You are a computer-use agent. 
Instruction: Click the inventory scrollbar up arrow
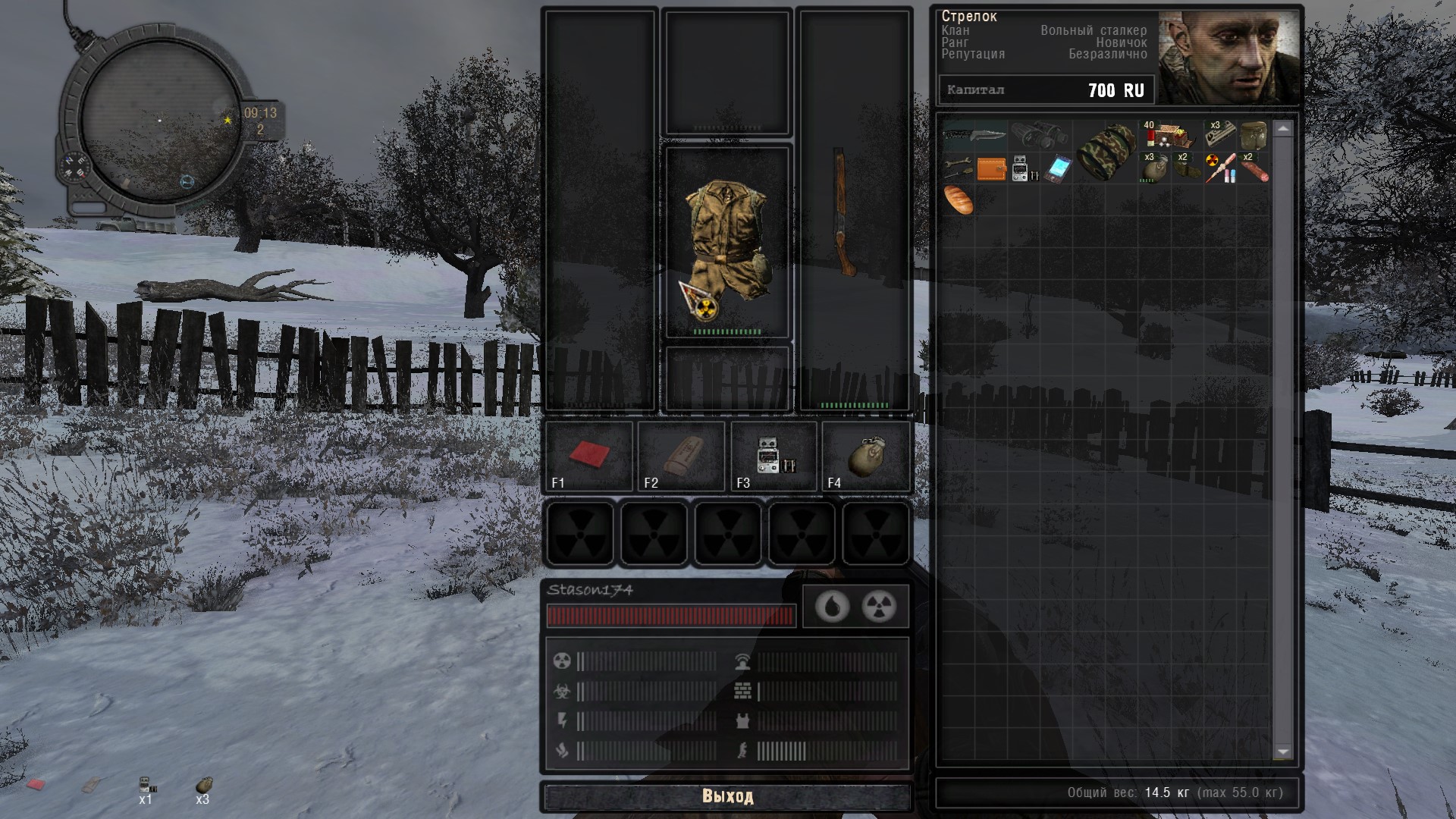pyautogui.click(x=1283, y=130)
